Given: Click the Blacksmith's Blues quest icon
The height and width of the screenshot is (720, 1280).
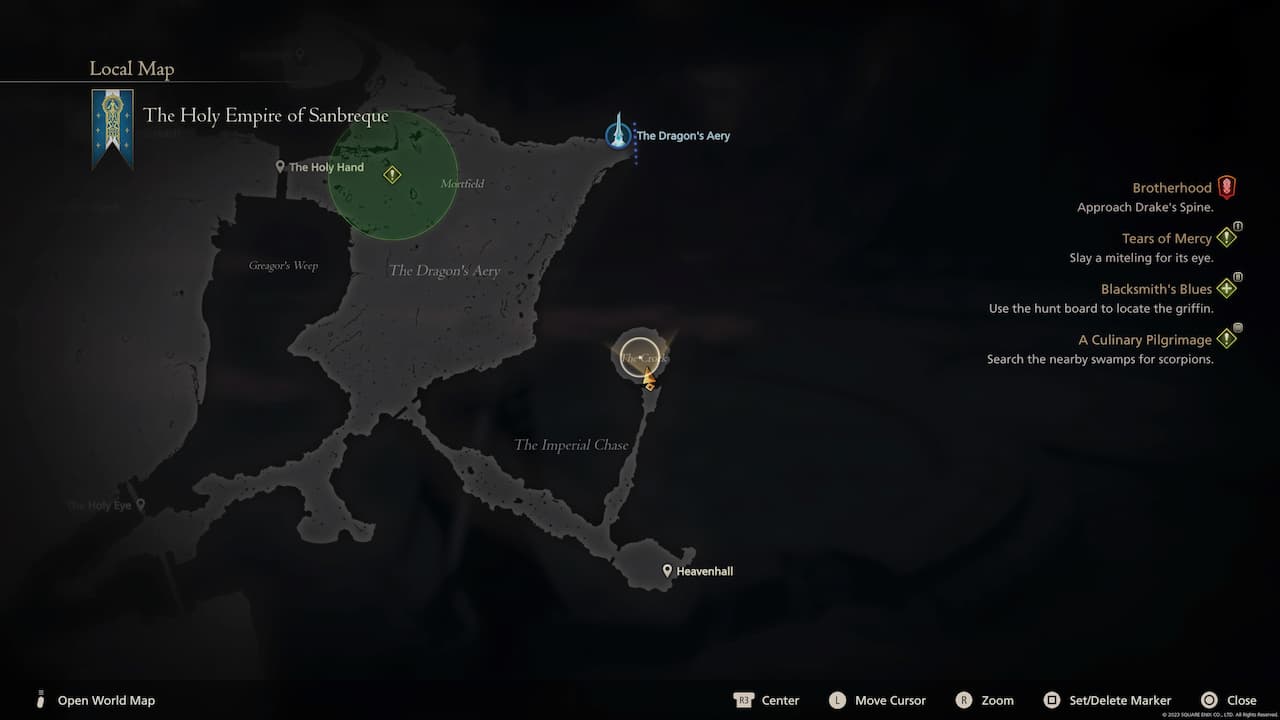Looking at the screenshot, I should point(1228,288).
